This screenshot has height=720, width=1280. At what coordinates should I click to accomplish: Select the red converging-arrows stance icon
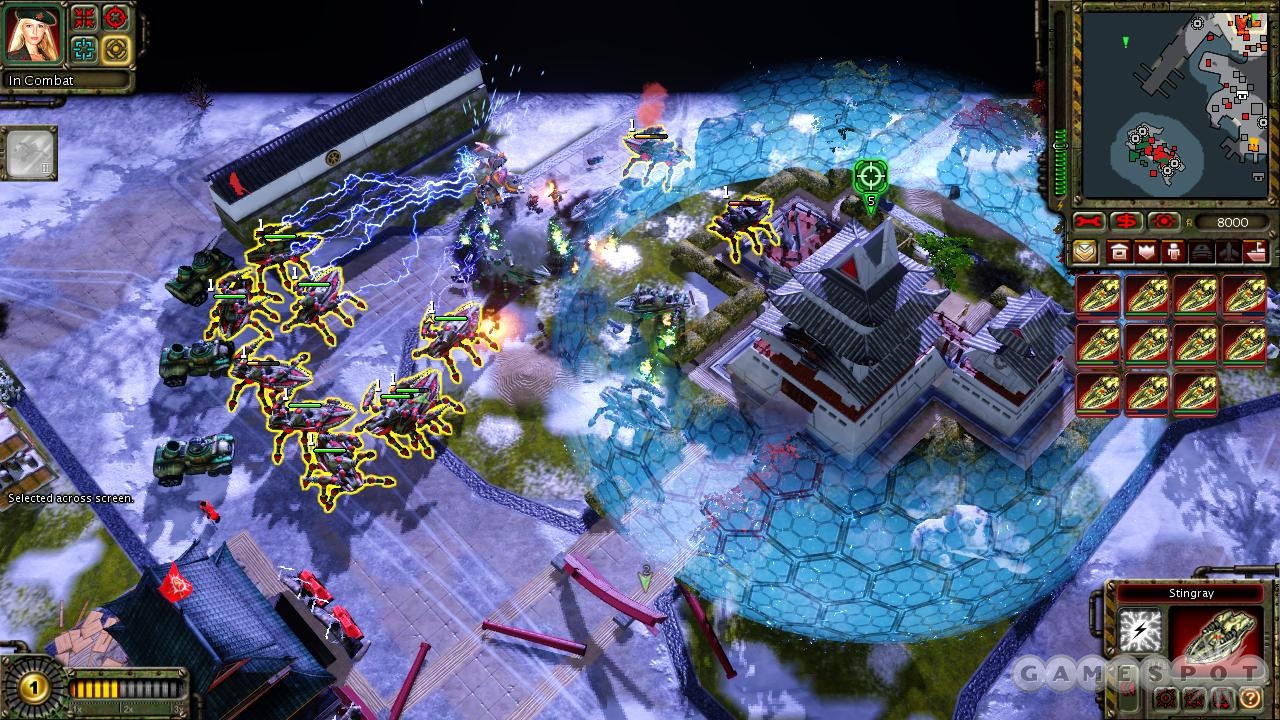(84, 19)
